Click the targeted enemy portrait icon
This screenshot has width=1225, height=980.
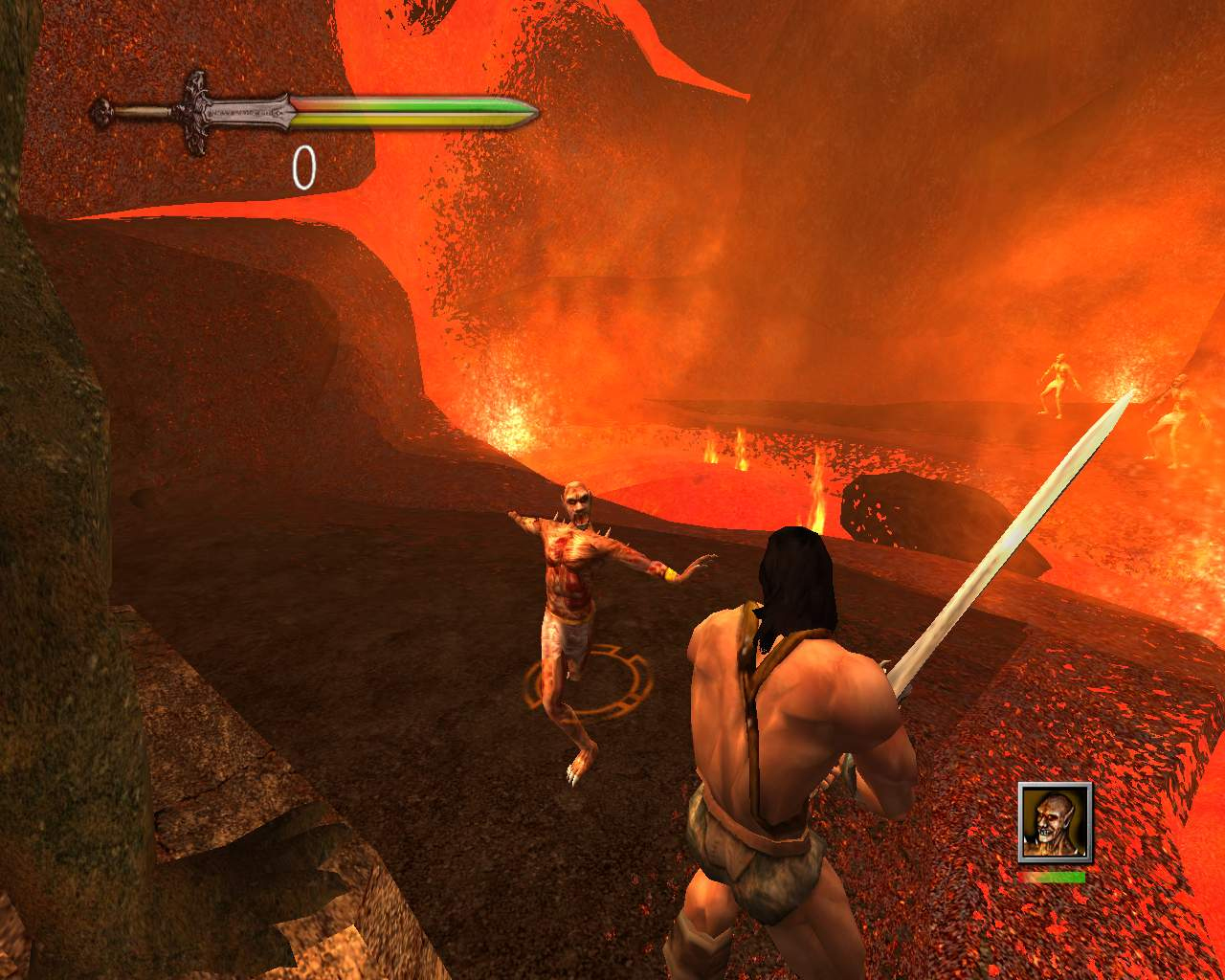pos(1054,820)
